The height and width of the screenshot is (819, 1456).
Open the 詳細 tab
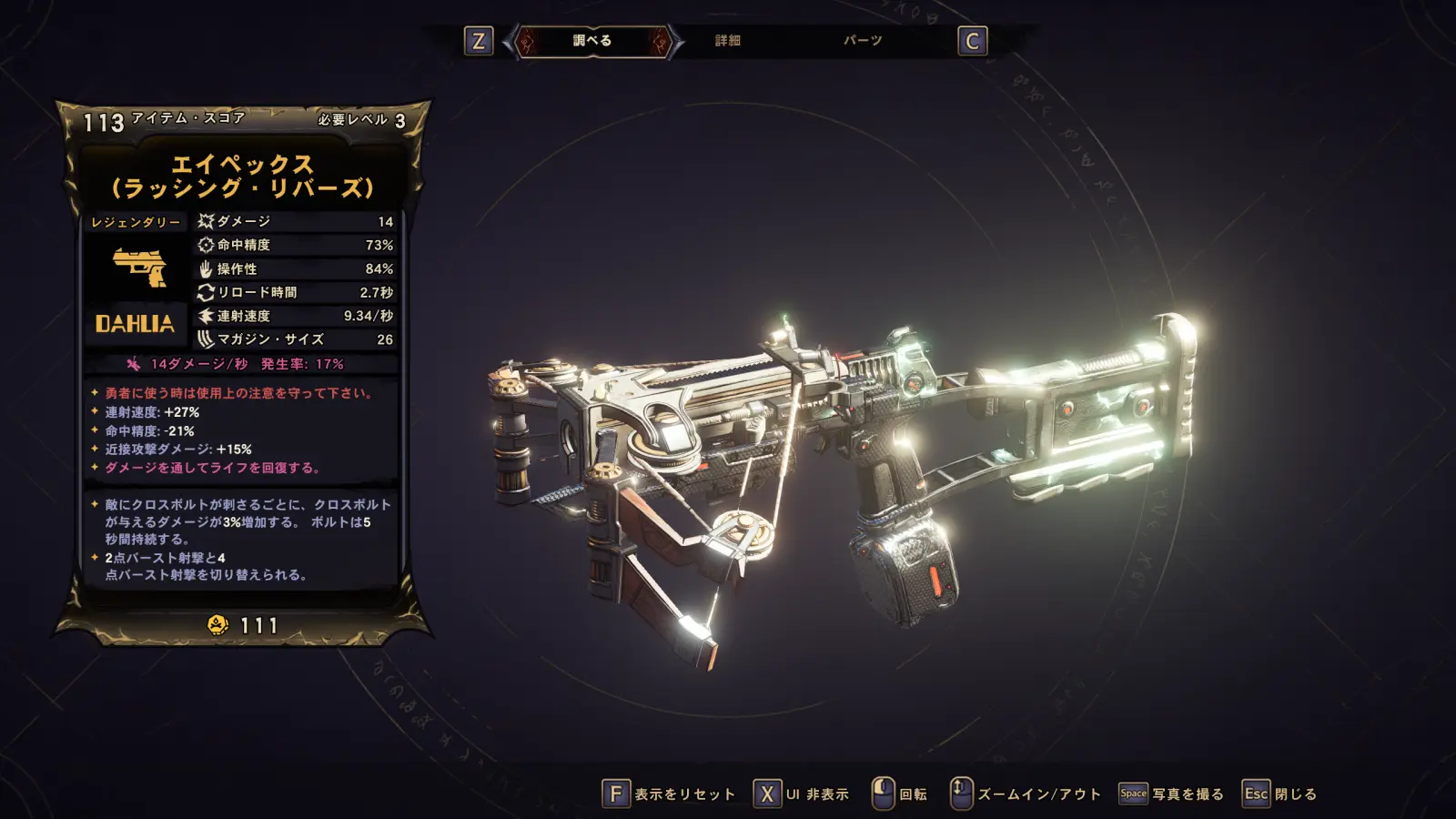[728, 41]
